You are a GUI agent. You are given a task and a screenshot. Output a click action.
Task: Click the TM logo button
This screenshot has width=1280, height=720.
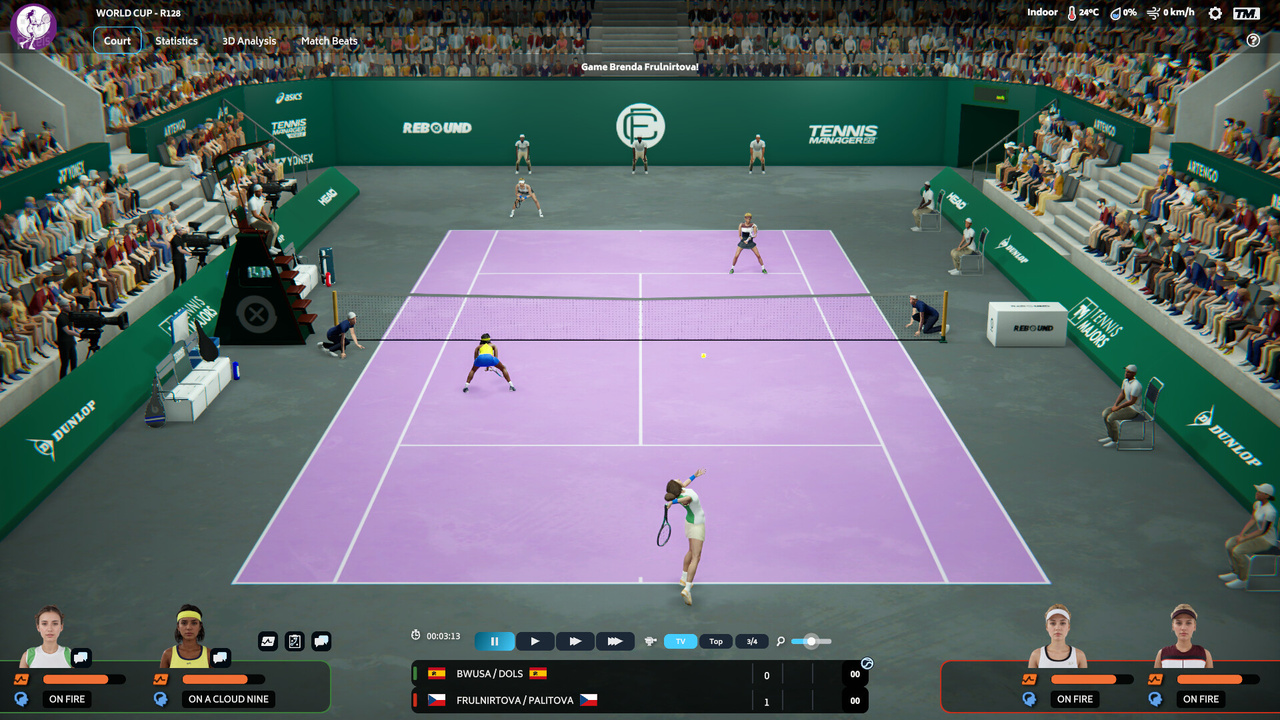point(1246,13)
